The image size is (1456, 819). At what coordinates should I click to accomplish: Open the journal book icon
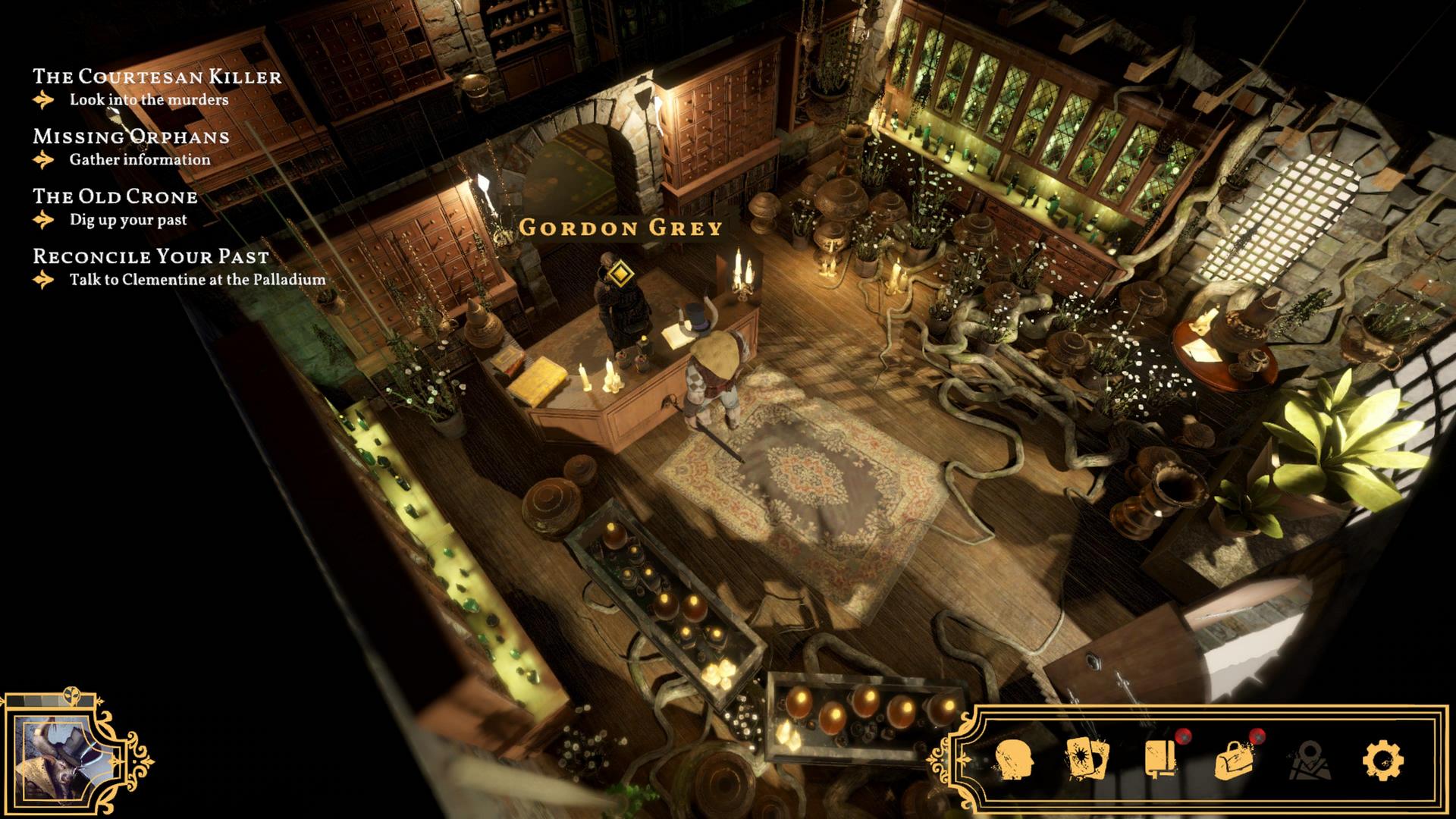[x=1161, y=758]
